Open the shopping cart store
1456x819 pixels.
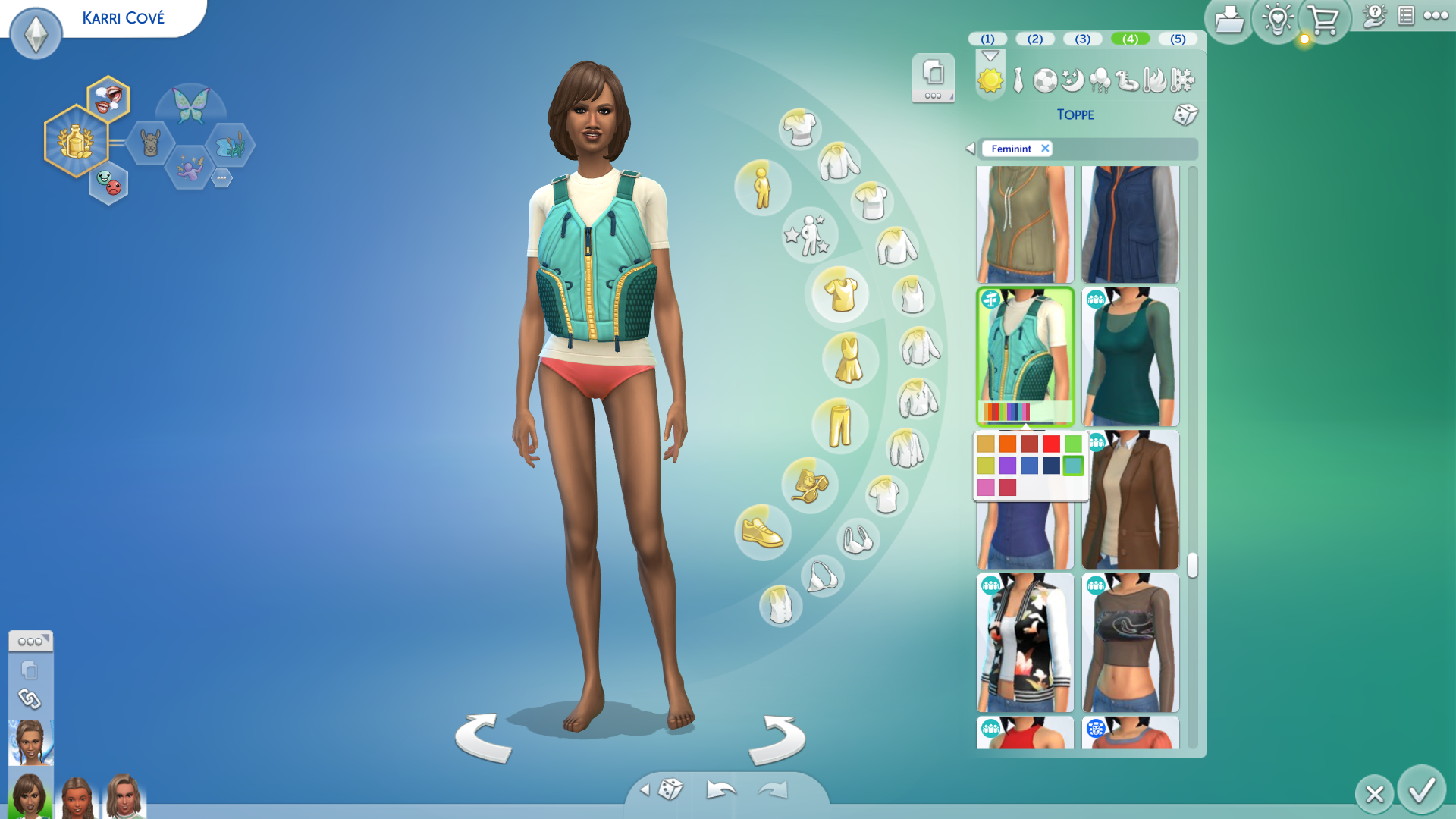1323,21
